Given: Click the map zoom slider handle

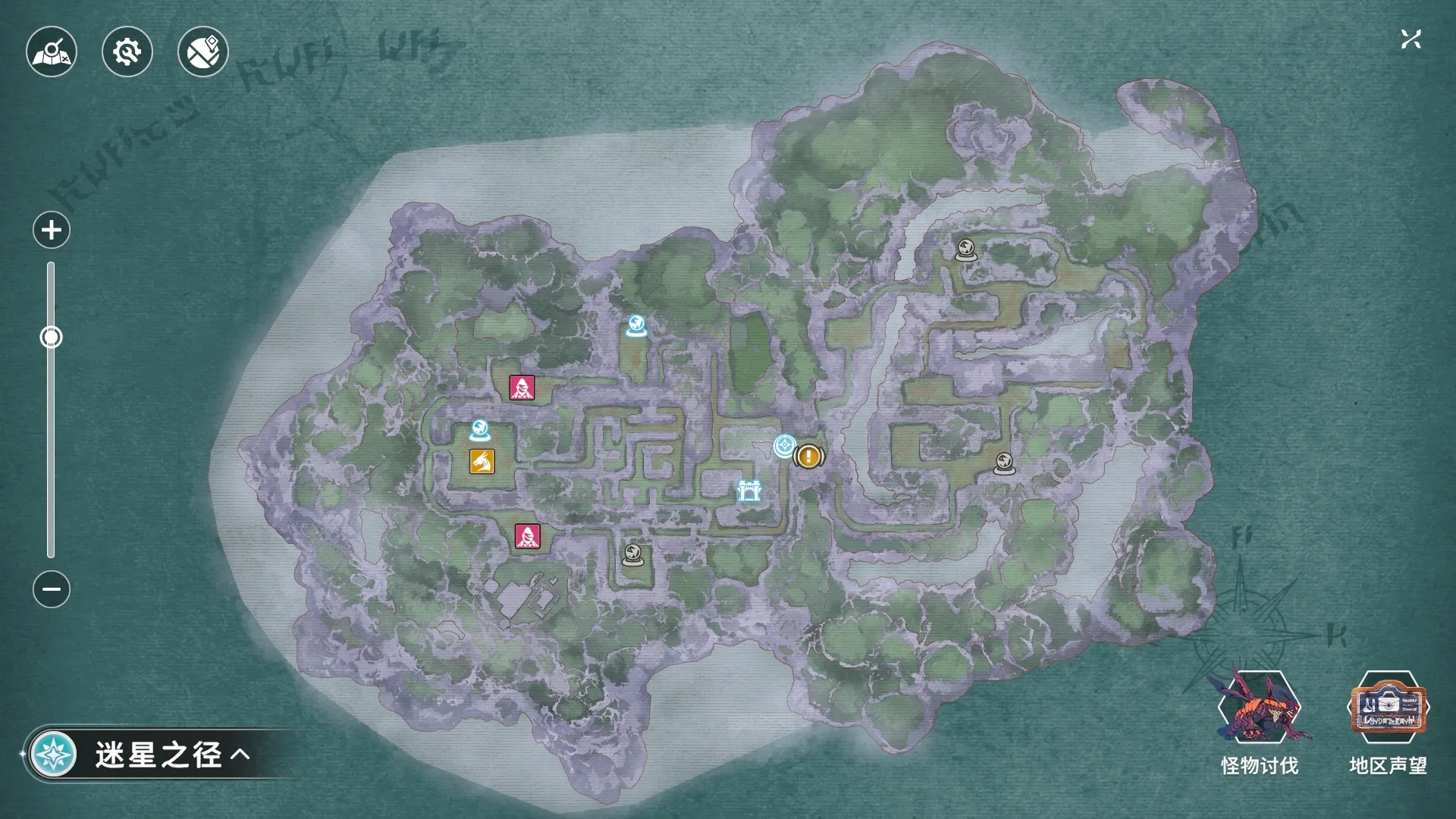Looking at the screenshot, I should click(x=51, y=337).
